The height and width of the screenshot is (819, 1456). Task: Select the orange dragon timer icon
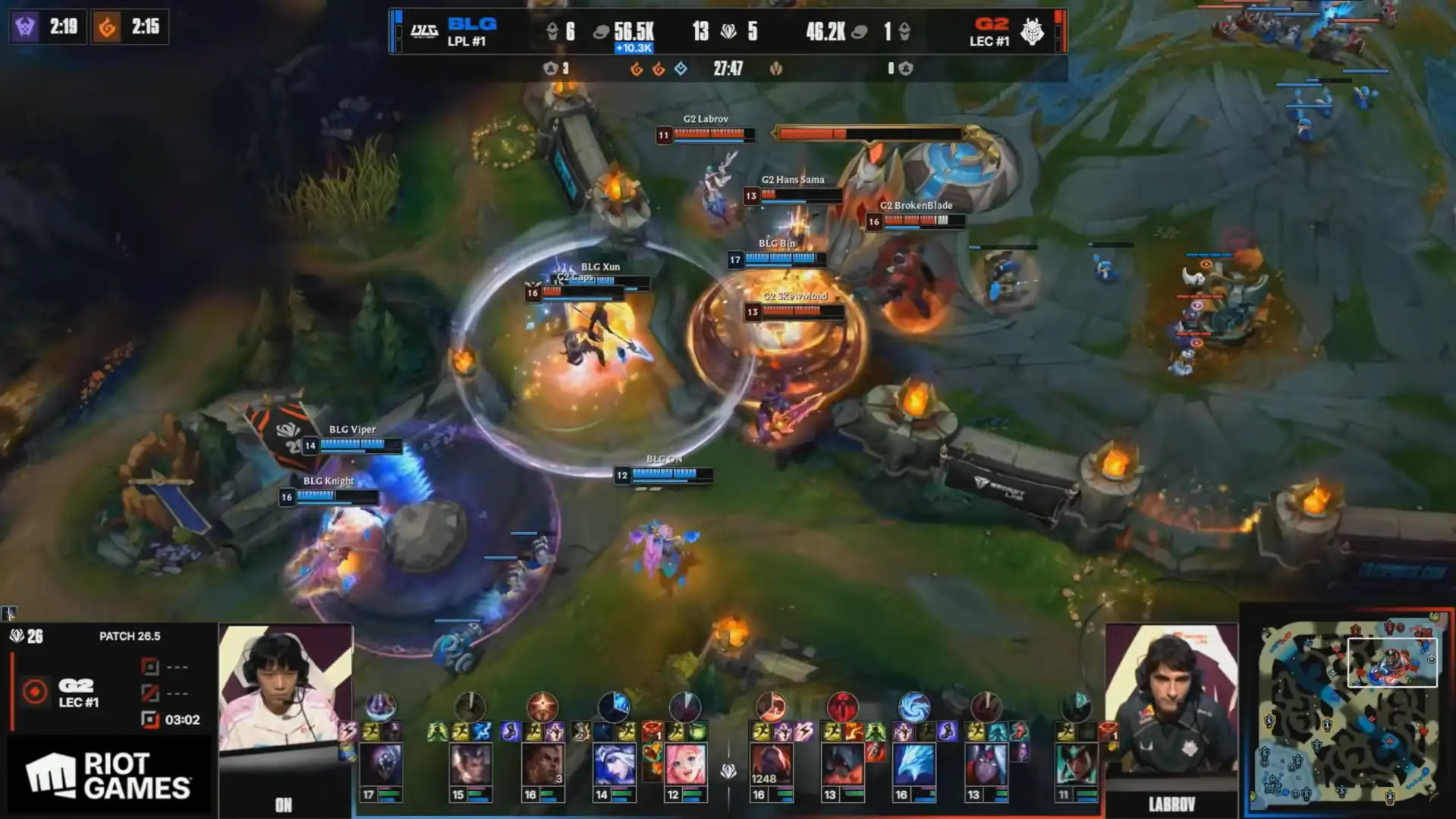pyautogui.click(x=107, y=27)
